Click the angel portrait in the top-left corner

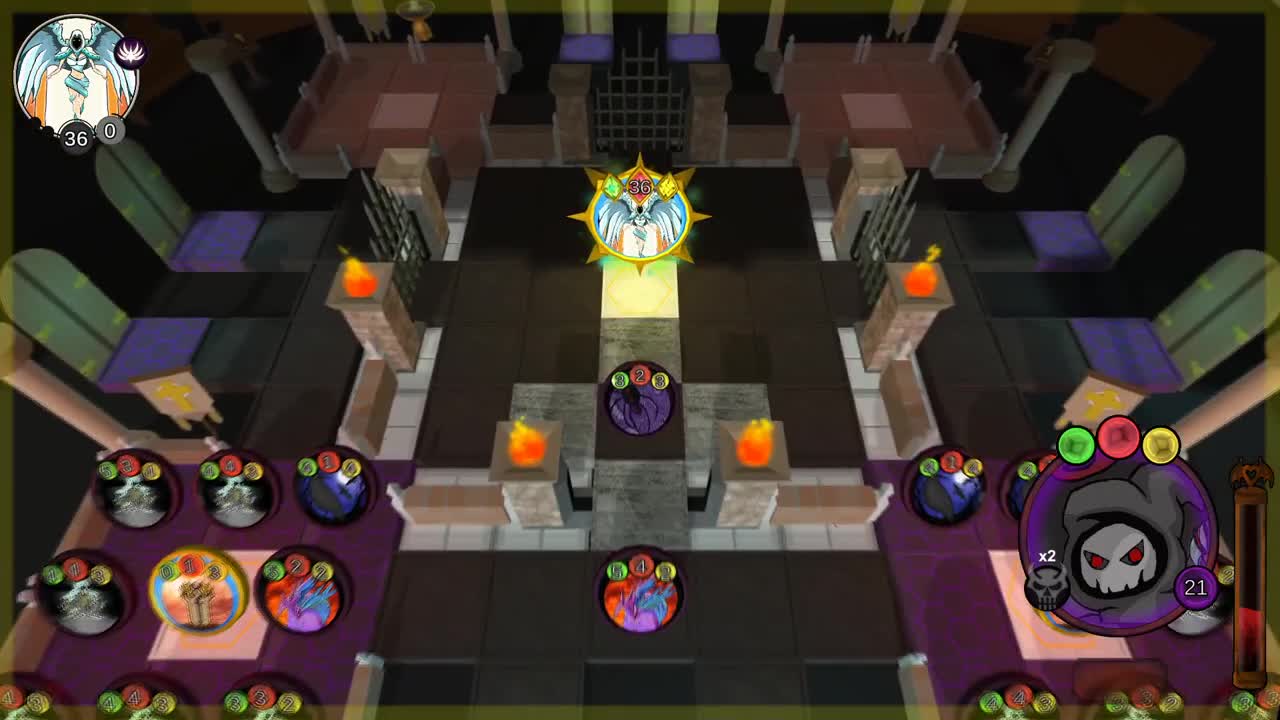coord(75,70)
